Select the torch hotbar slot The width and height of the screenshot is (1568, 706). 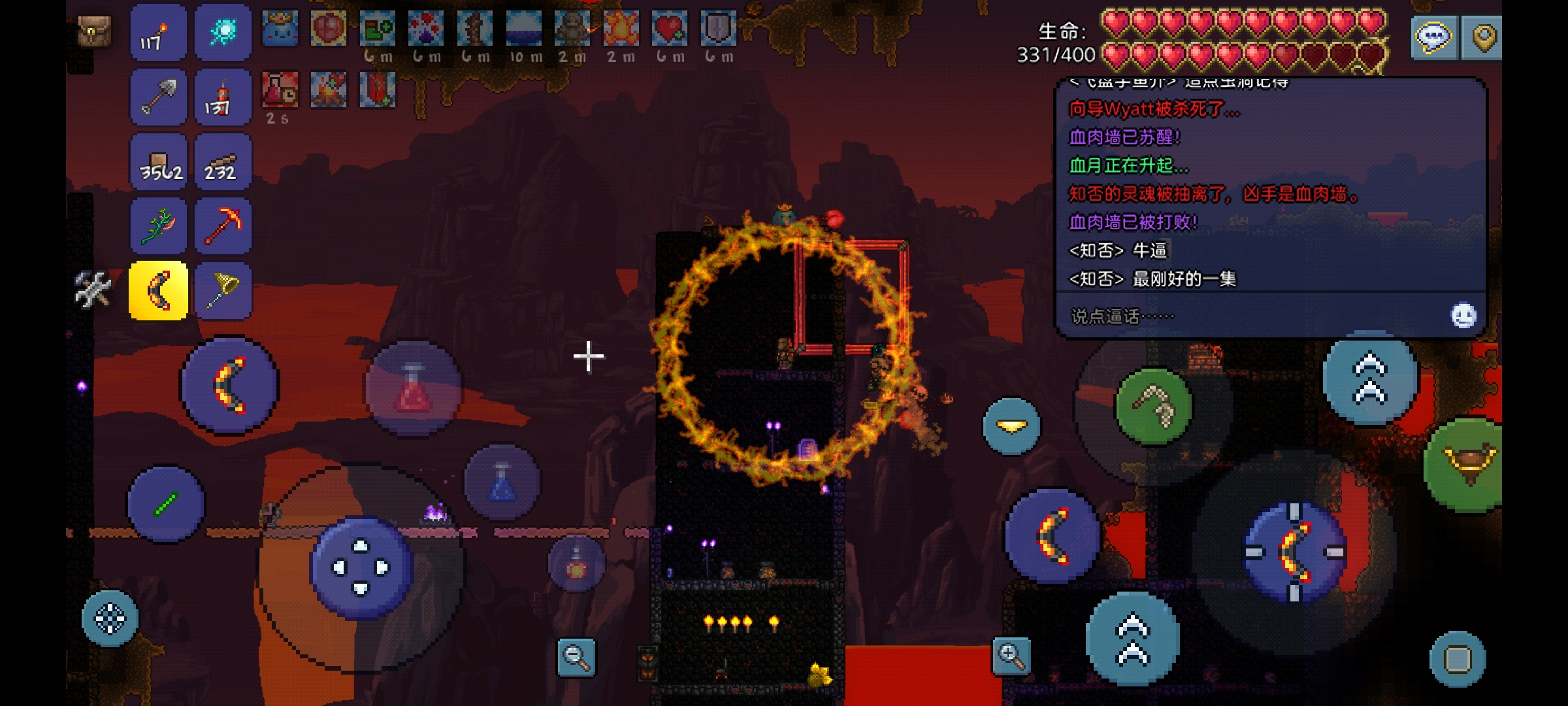pyautogui.click(x=158, y=33)
